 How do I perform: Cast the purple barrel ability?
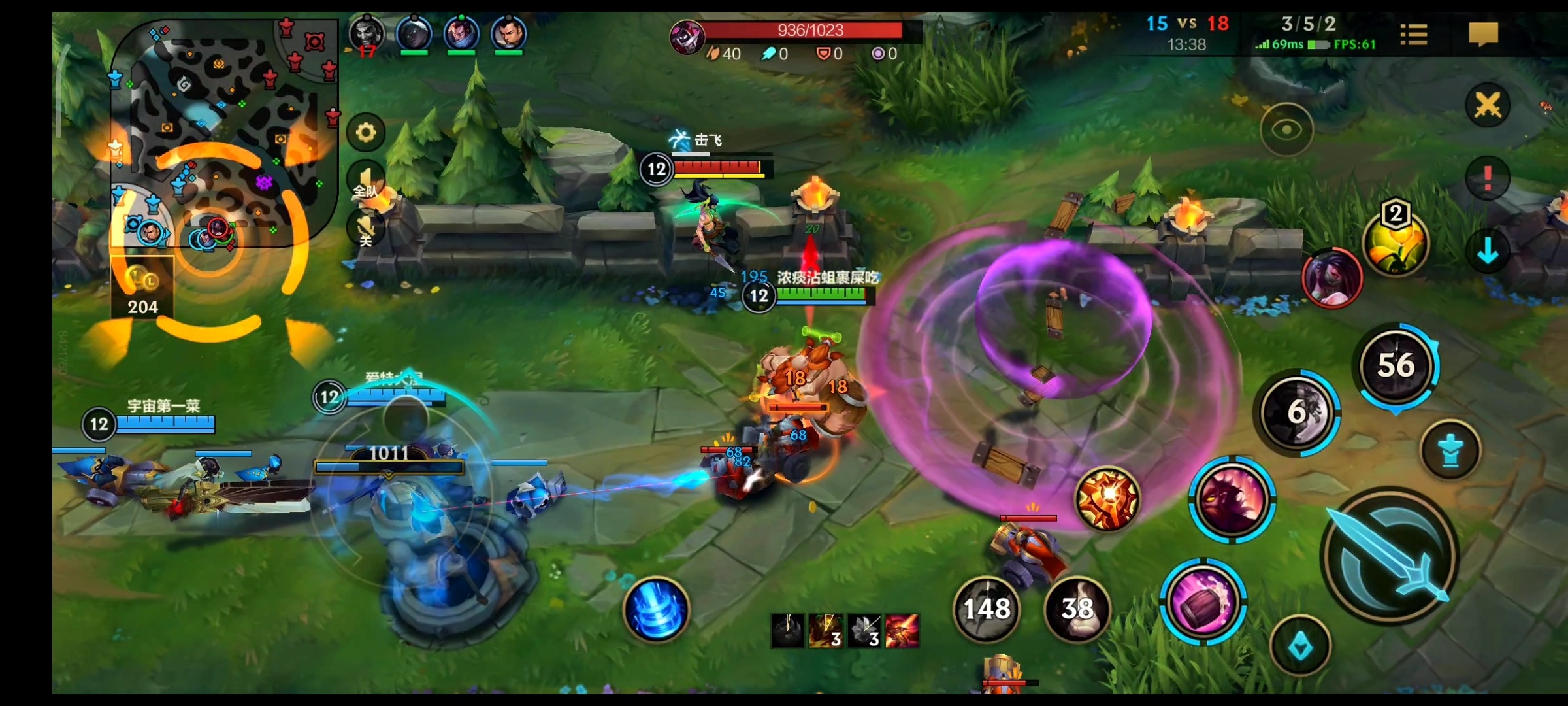1203,601
